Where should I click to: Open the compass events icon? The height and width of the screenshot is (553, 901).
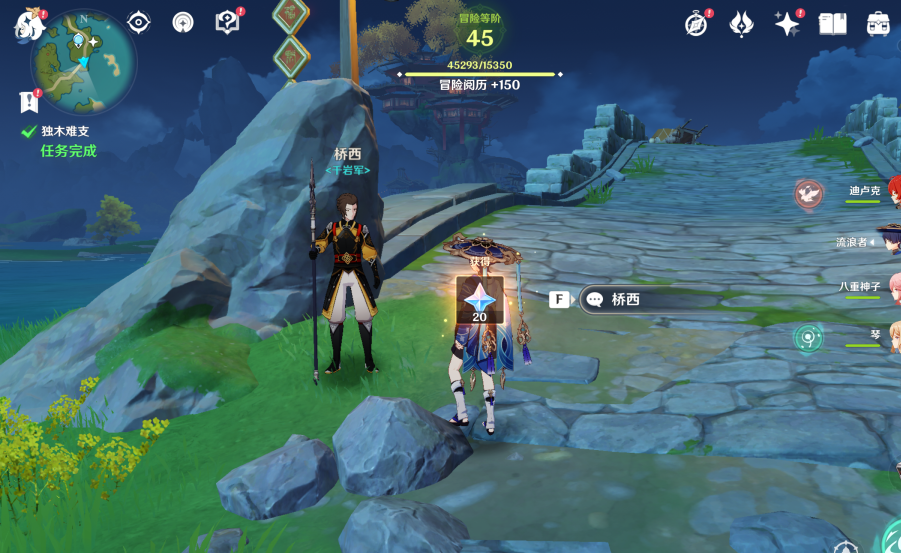pyautogui.click(x=696, y=23)
